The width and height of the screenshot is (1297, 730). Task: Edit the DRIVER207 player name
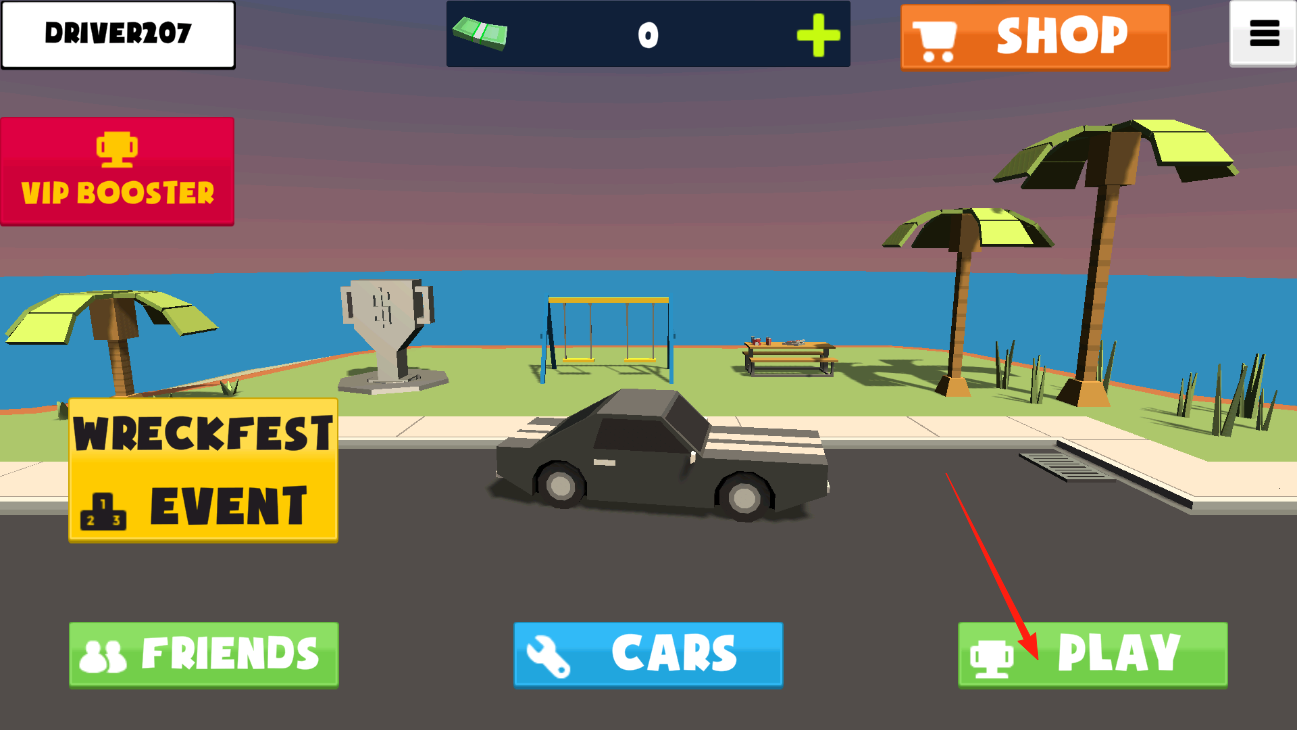point(118,34)
